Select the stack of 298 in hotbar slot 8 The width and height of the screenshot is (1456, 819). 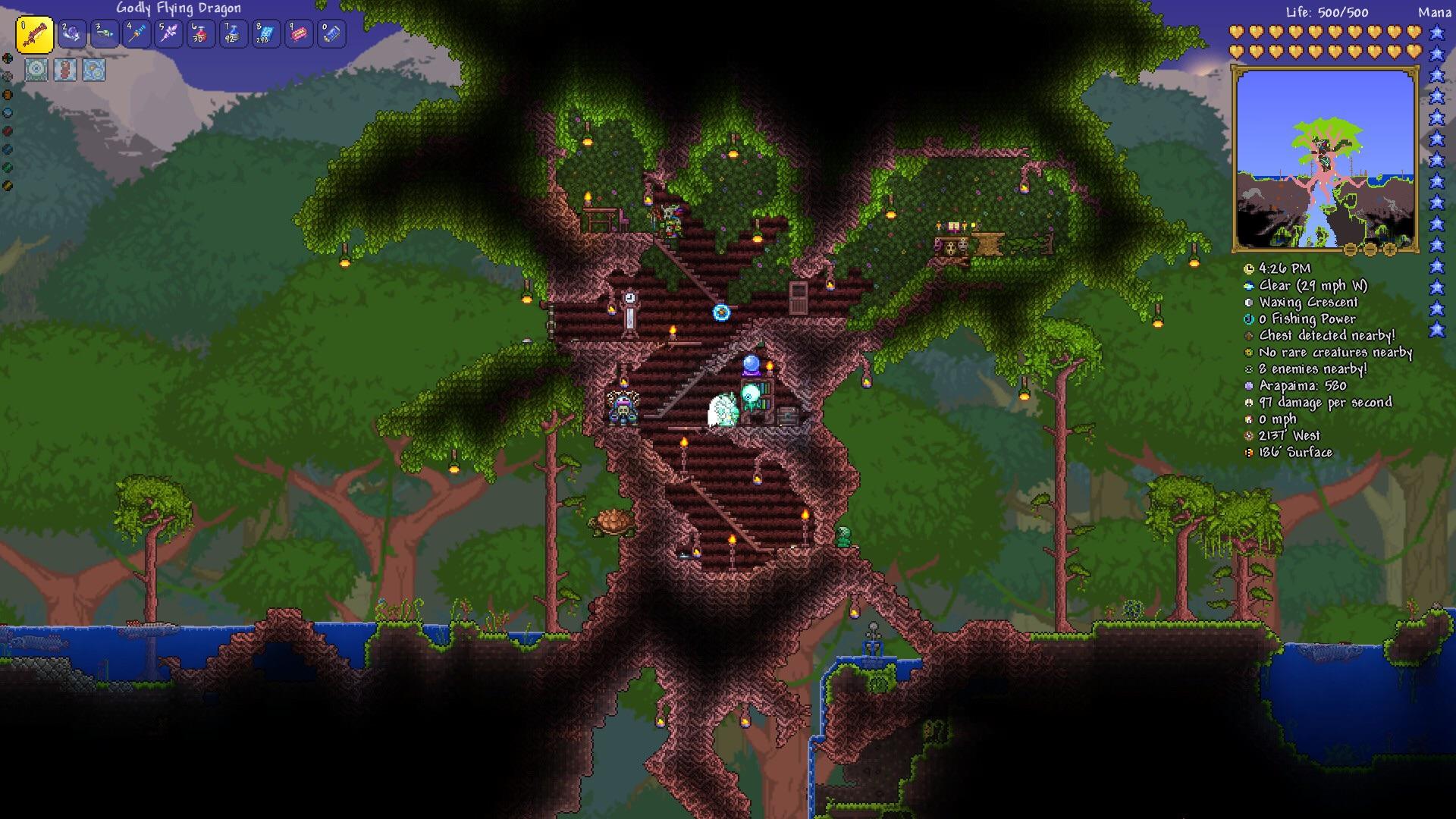tap(264, 33)
